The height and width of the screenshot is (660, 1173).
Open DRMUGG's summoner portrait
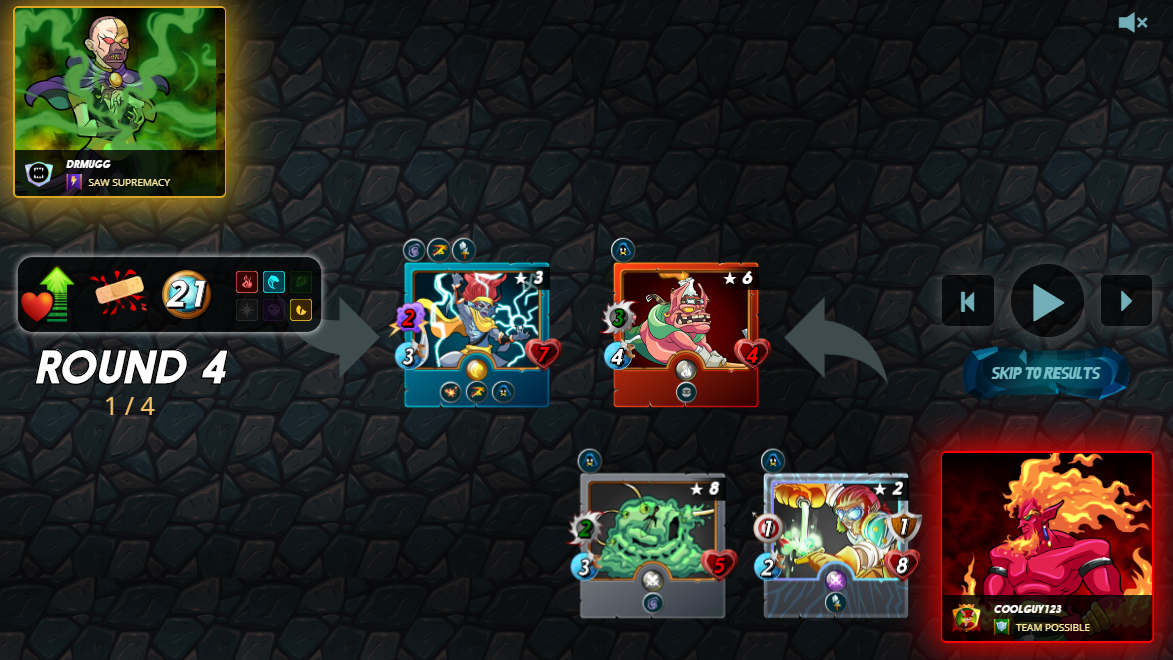[x=119, y=101]
